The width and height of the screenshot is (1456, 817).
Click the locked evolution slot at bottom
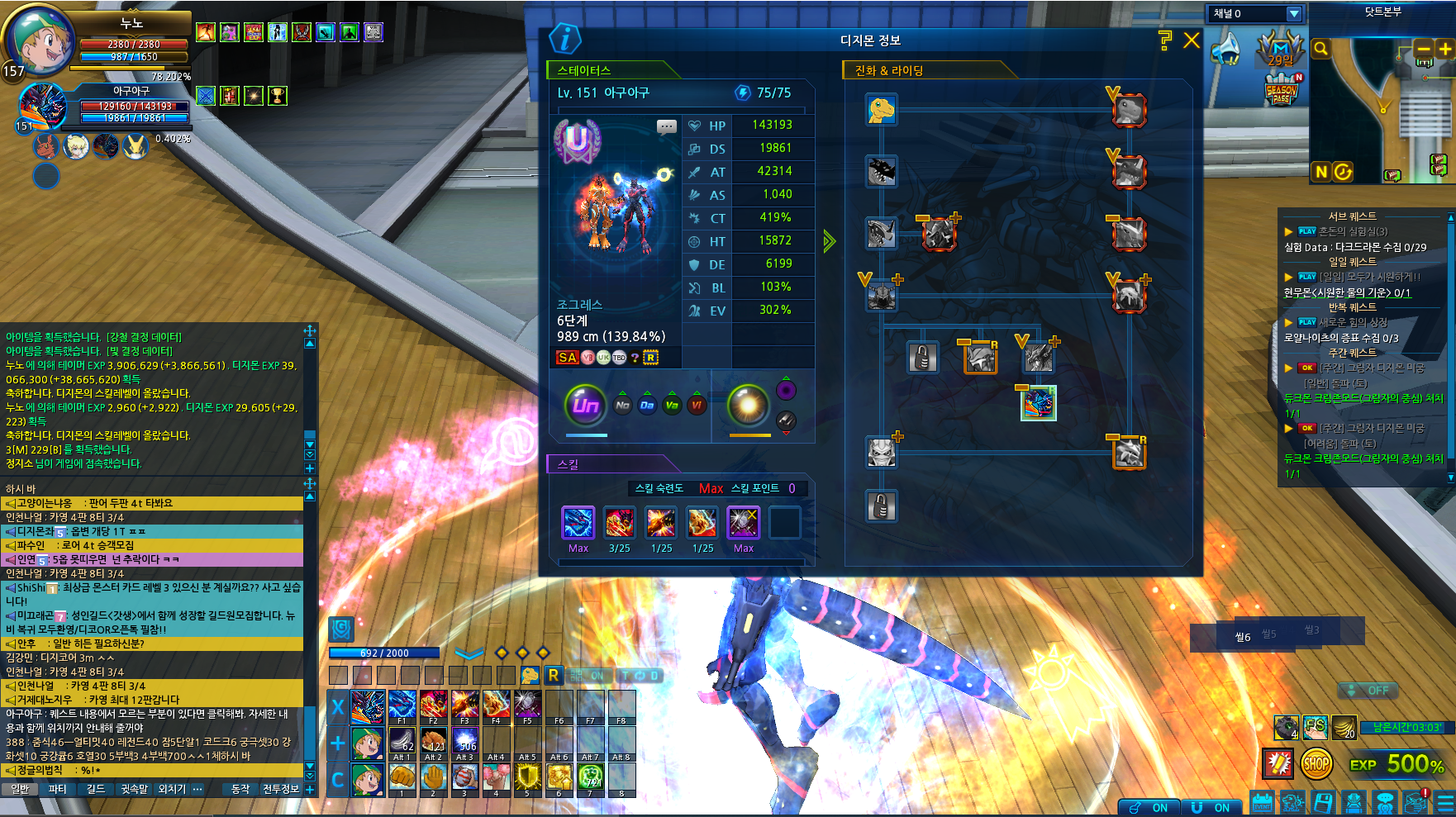[x=882, y=506]
